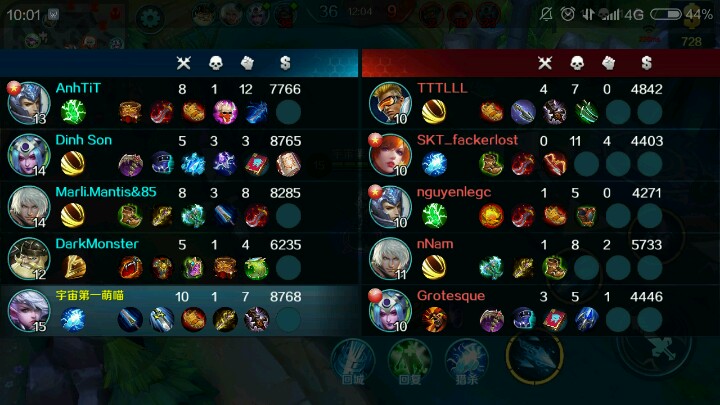The height and width of the screenshot is (405, 720).
Task: Click Grotesque's orange summoner spell icon
Action: click(x=434, y=319)
